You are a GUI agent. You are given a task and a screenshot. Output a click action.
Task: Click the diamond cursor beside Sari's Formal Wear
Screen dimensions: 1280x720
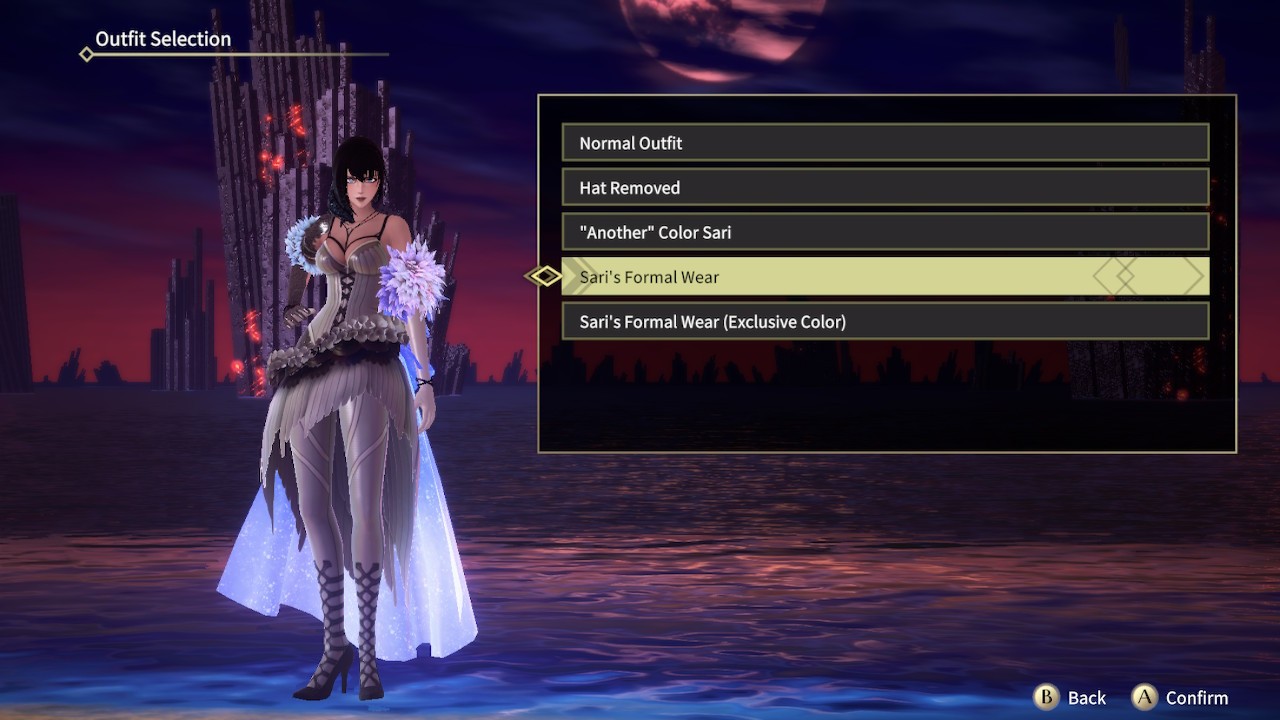(545, 276)
